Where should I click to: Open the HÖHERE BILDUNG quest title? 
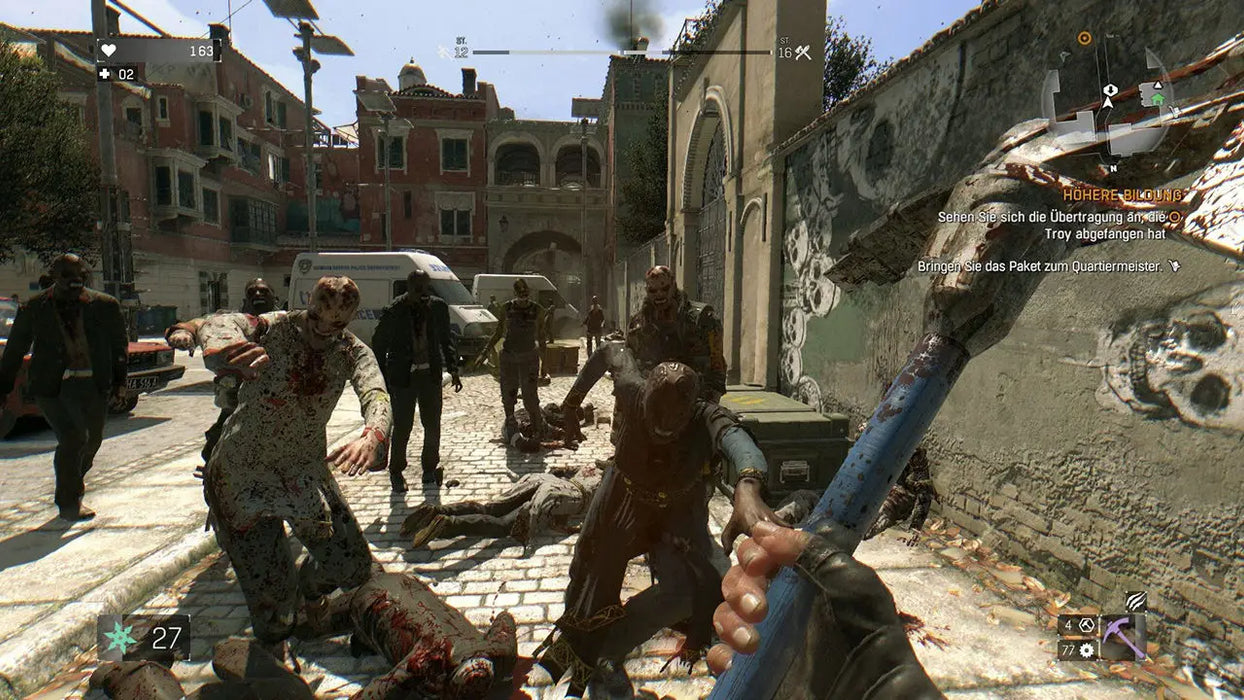[x=1122, y=196]
